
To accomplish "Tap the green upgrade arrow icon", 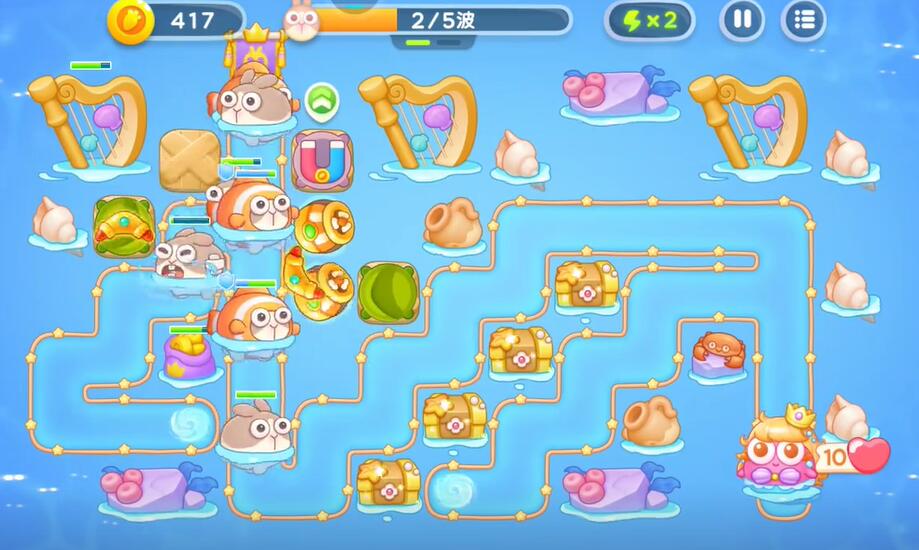I will (321, 100).
